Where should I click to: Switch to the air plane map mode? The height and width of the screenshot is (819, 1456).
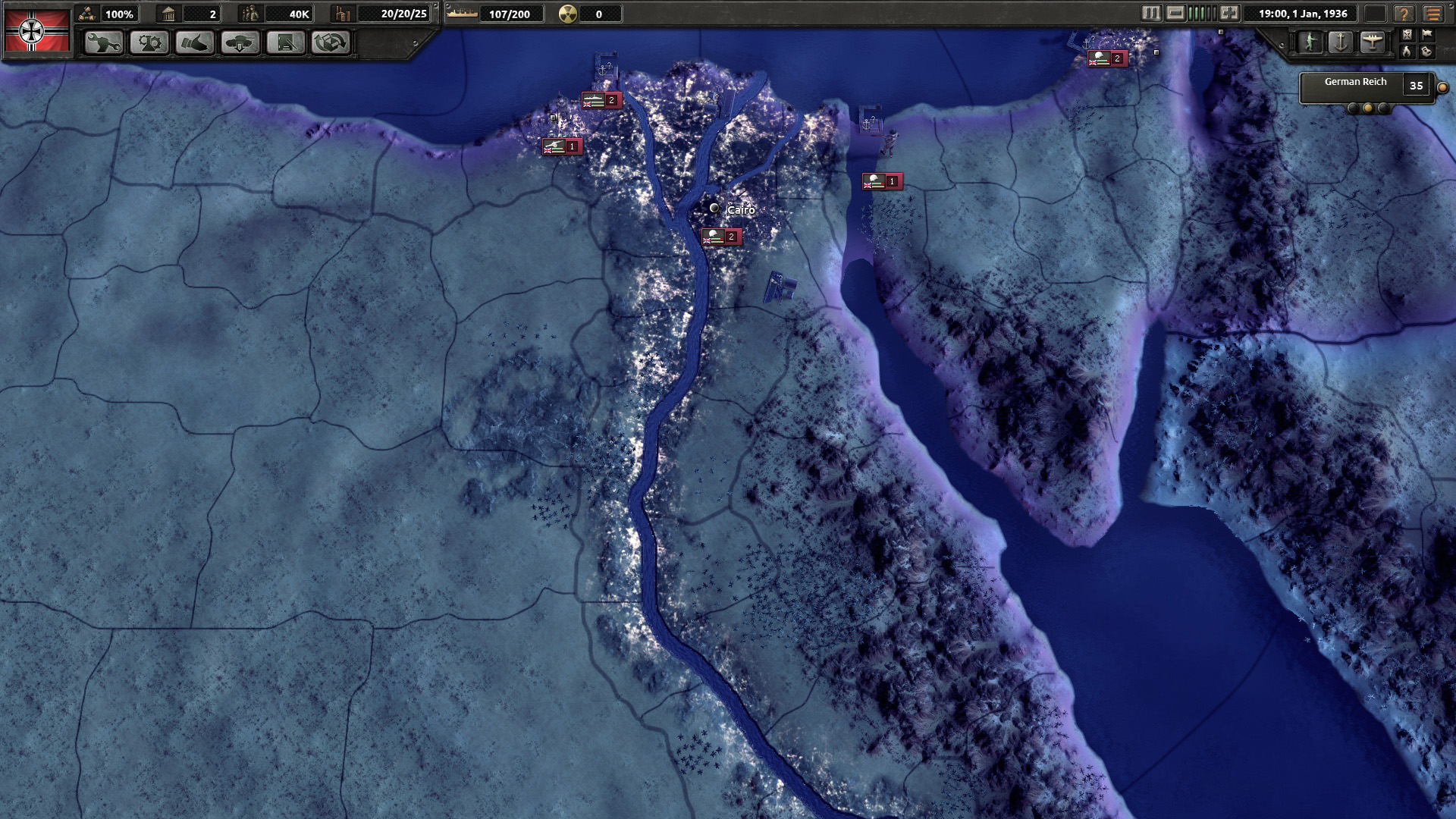pos(1373,42)
